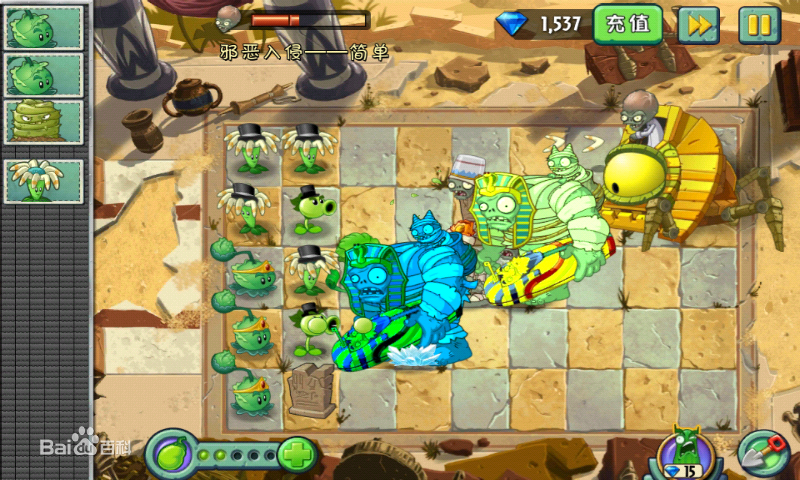Open the 充值 recharge shop

(x=628, y=24)
